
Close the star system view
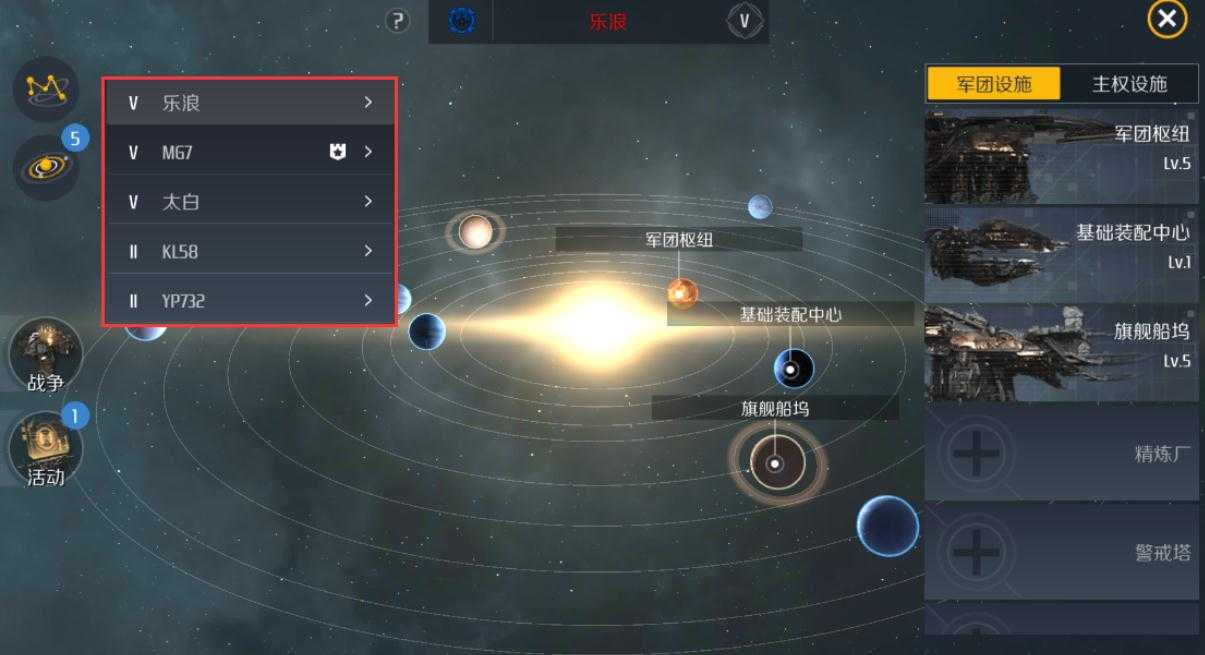click(1166, 19)
